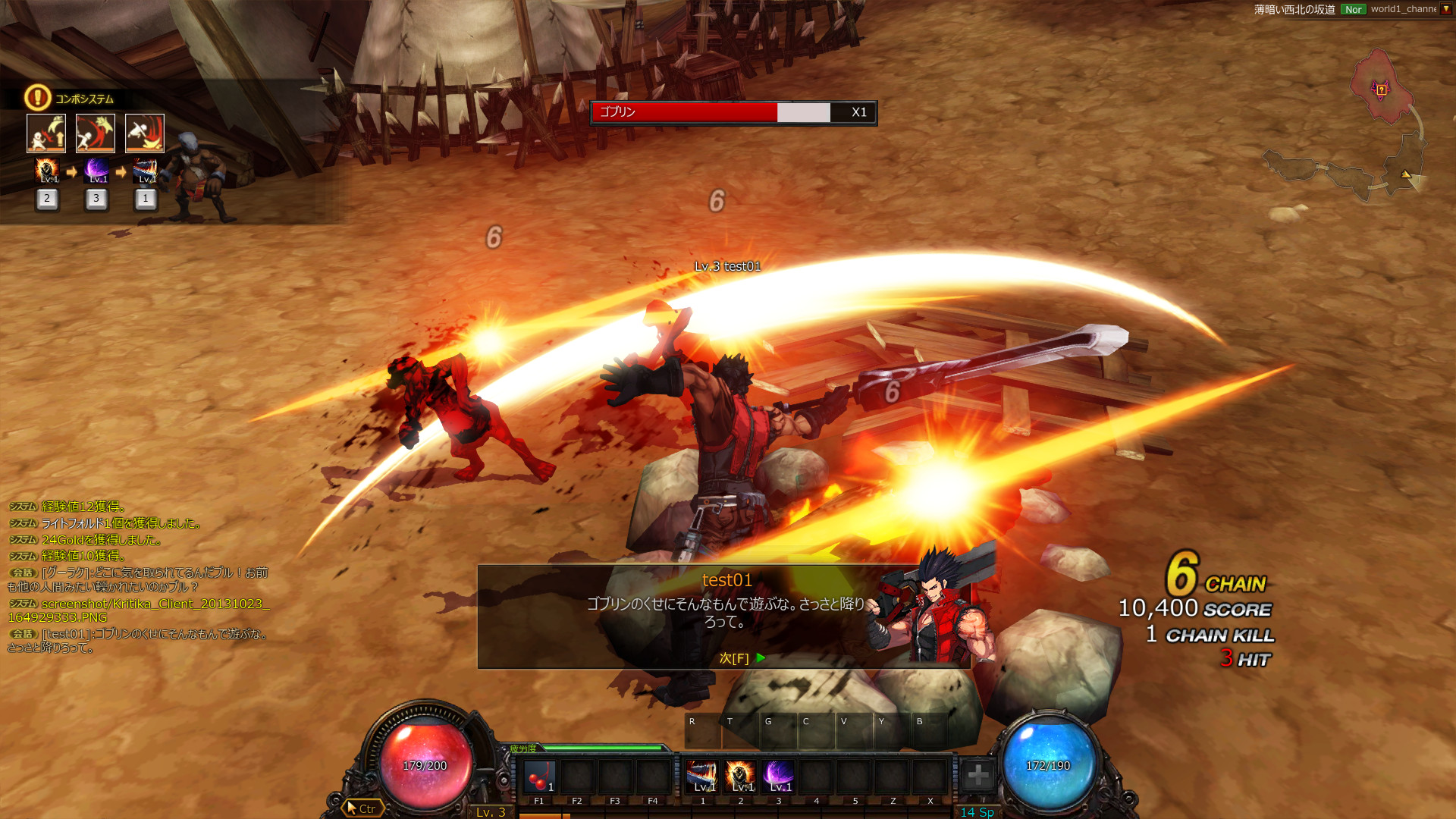Select the launcher combo tutorial thumbnail
The height and width of the screenshot is (819, 1456).
tap(46, 133)
